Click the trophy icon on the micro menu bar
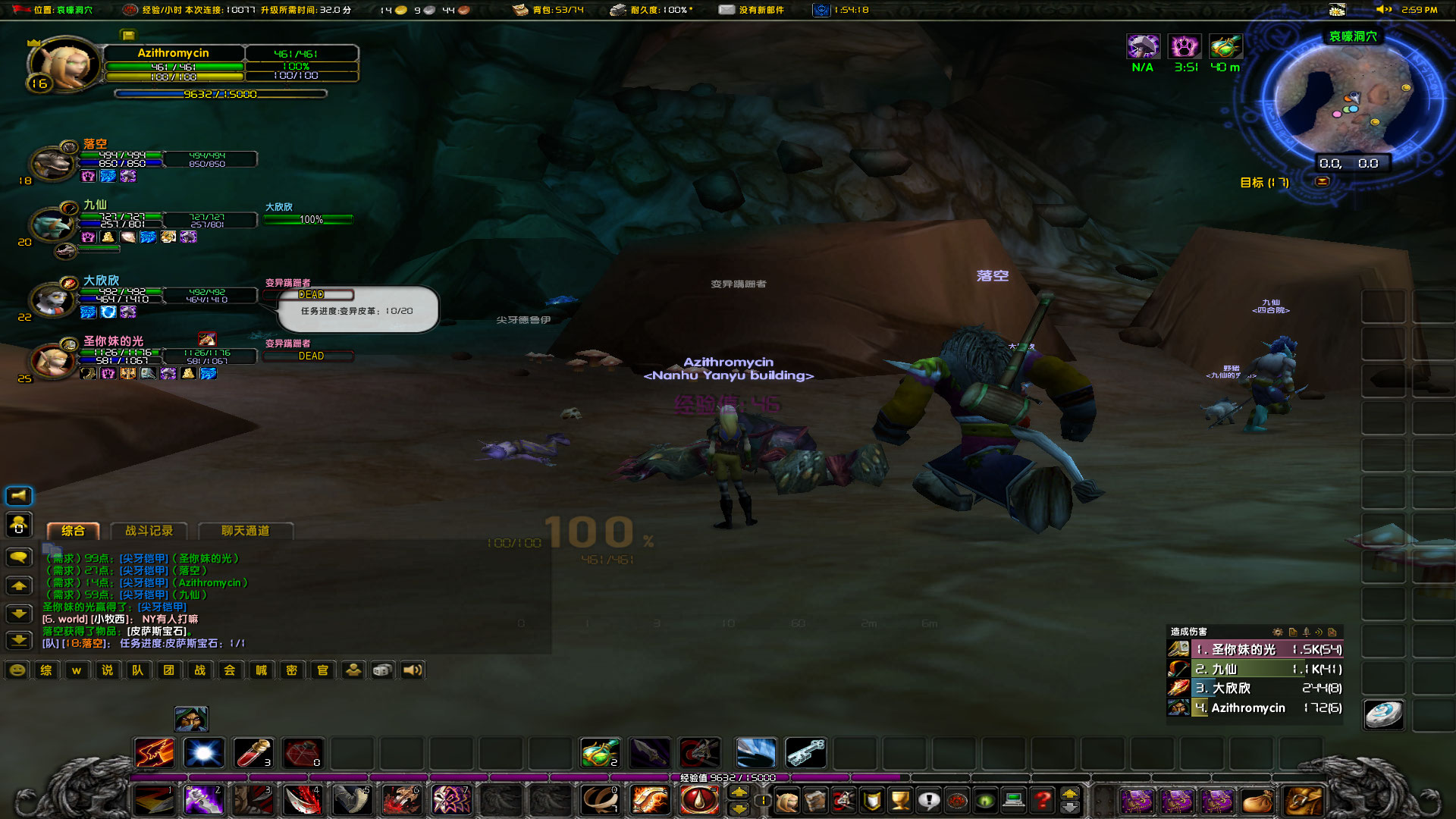This screenshot has width=1456, height=819. [x=901, y=800]
